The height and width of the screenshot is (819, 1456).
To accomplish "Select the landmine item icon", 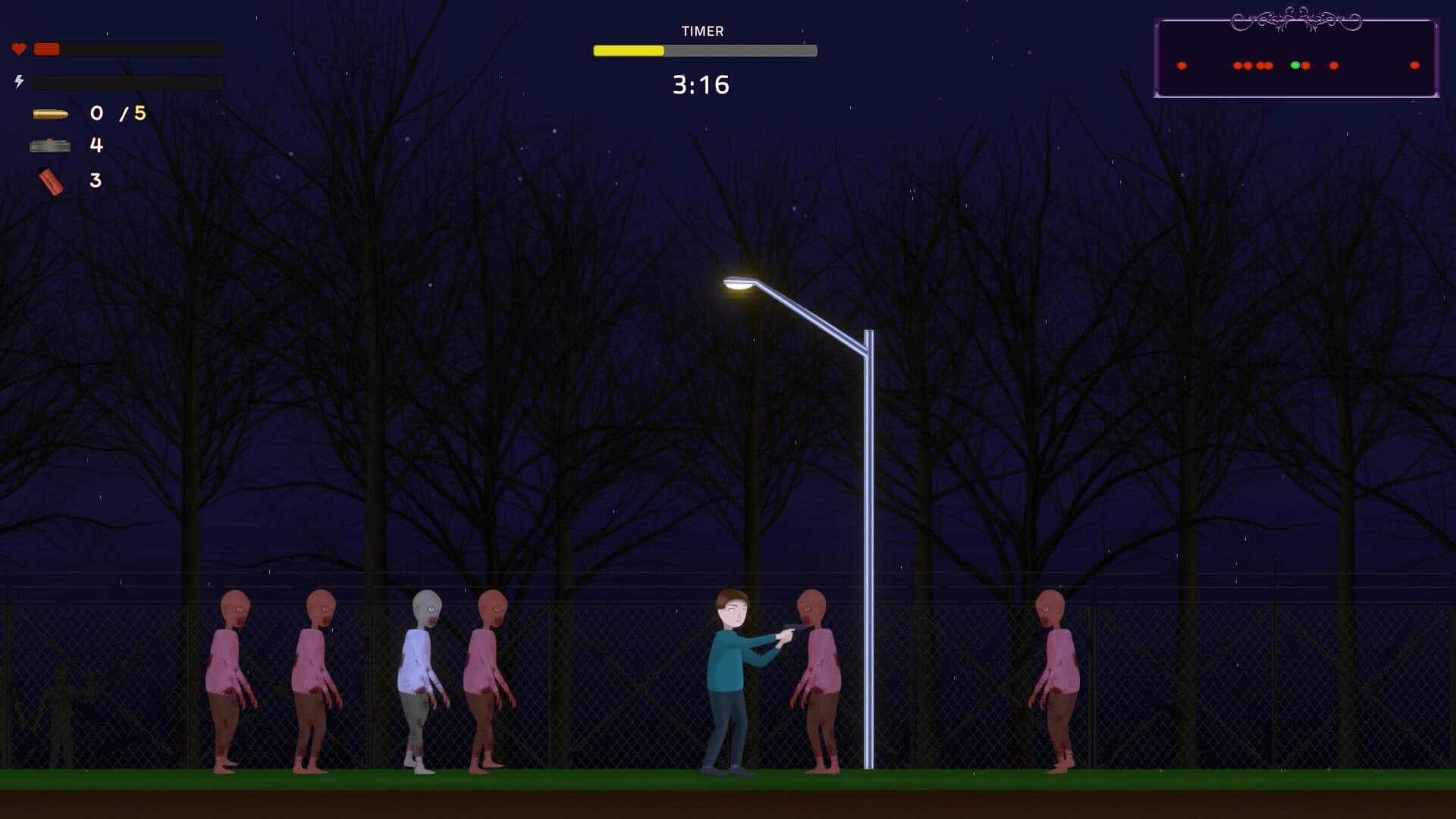I will (50, 145).
